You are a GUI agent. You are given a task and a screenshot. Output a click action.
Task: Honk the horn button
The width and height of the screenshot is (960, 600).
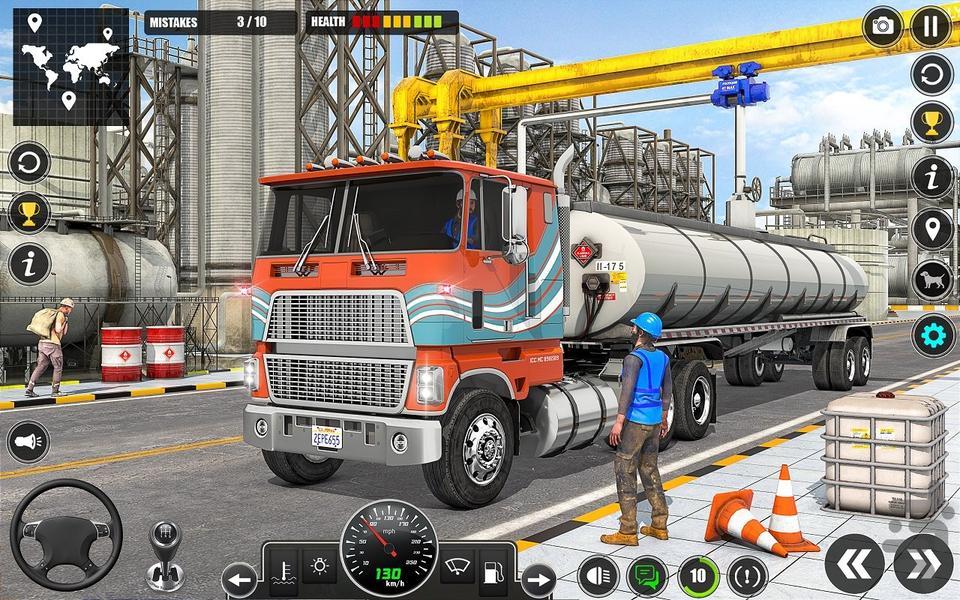[x=28, y=441]
